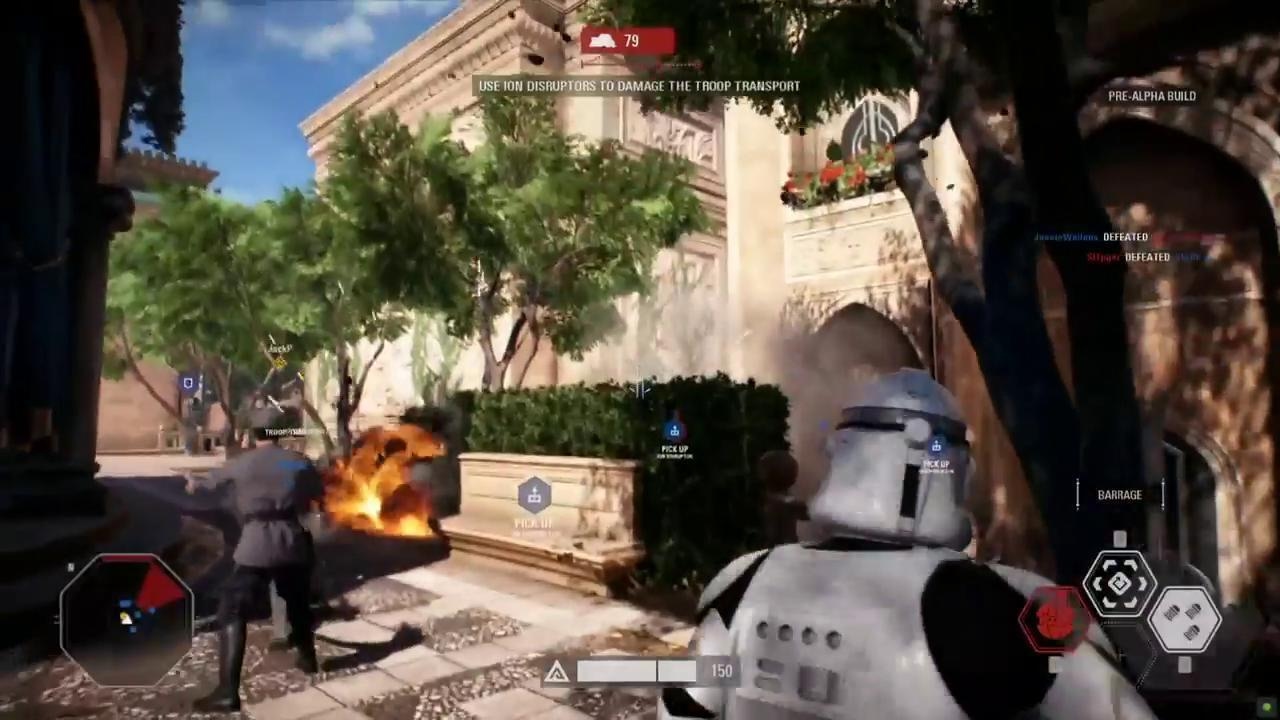Toggle the small square slot above the Barrage icon
The width and height of the screenshot is (1280, 720).
tap(1118, 537)
